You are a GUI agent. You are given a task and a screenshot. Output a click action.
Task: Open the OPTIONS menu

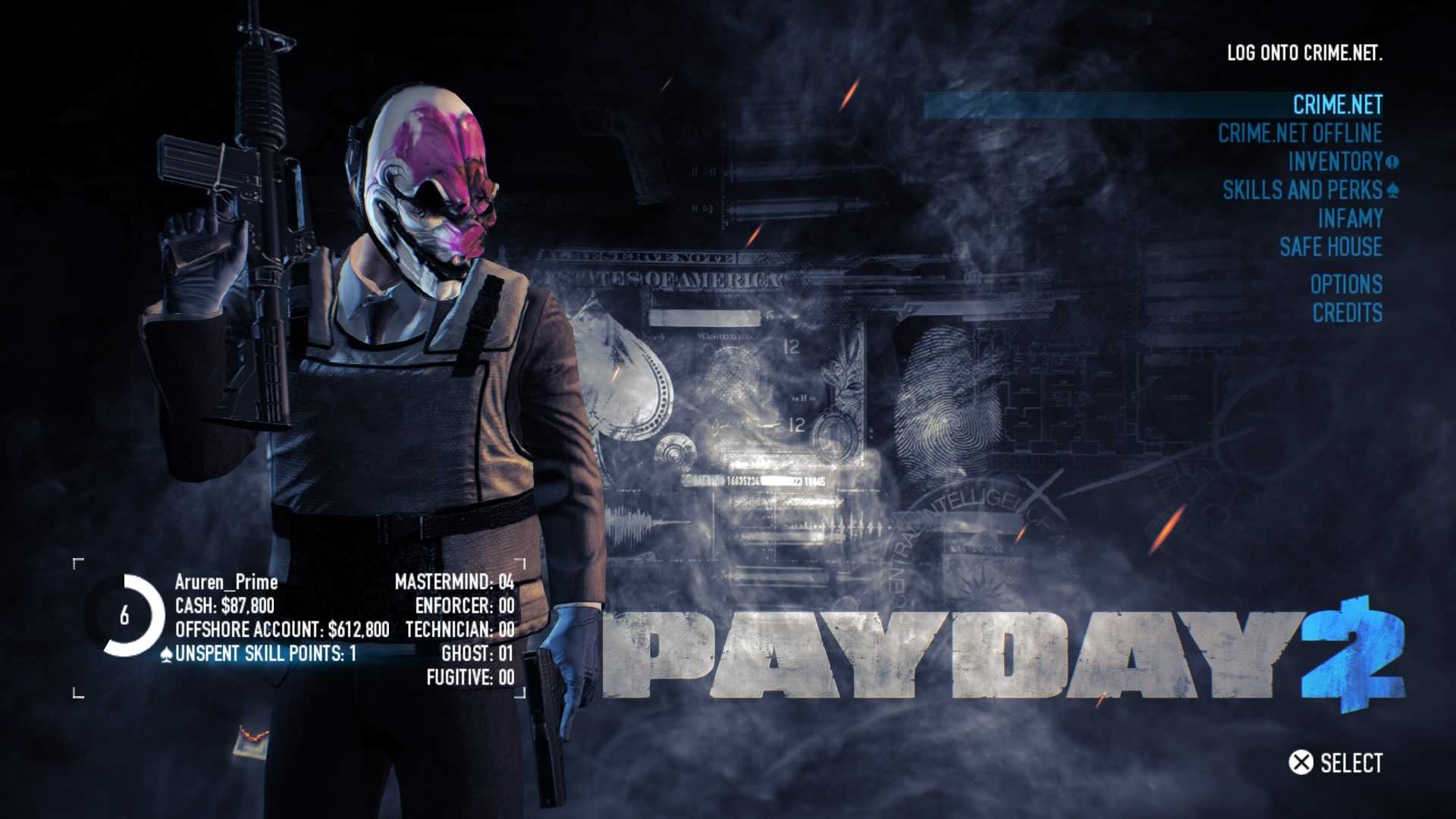tap(1345, 284)
